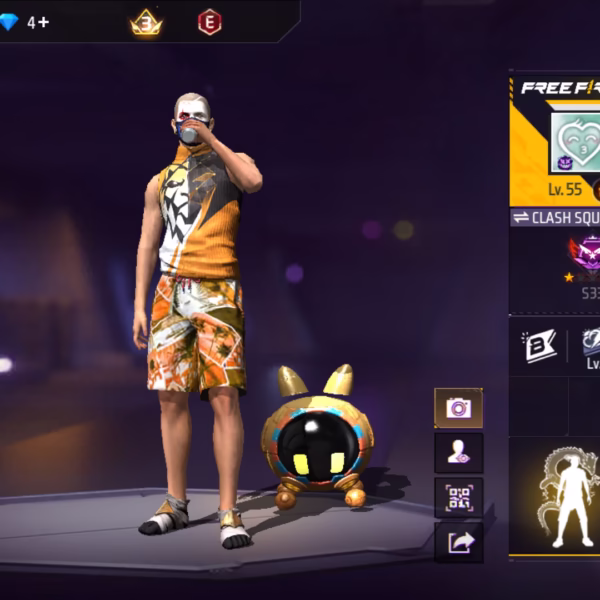
Task: Add diamonds with the plus button
Action: (x=43, y=21)
